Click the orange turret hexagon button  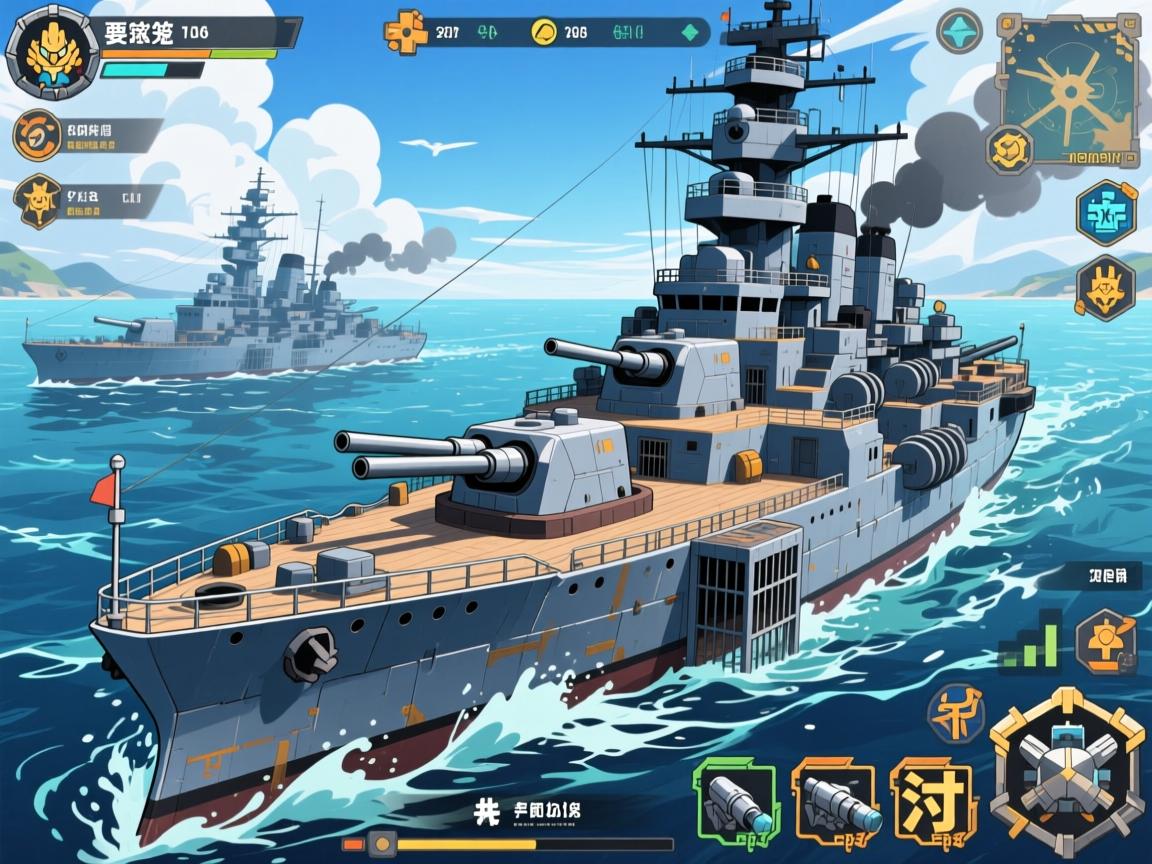[1106, 638]
